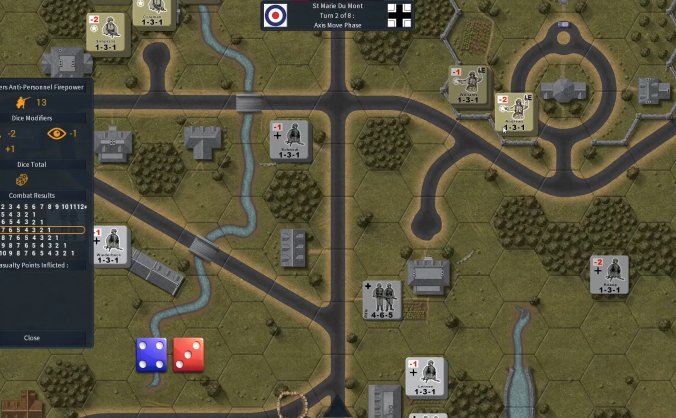Pick the tan 1-3-1 counter touching the roundabout
The width and height of the screenshot is (676, 418).
[x=513, y=113]
